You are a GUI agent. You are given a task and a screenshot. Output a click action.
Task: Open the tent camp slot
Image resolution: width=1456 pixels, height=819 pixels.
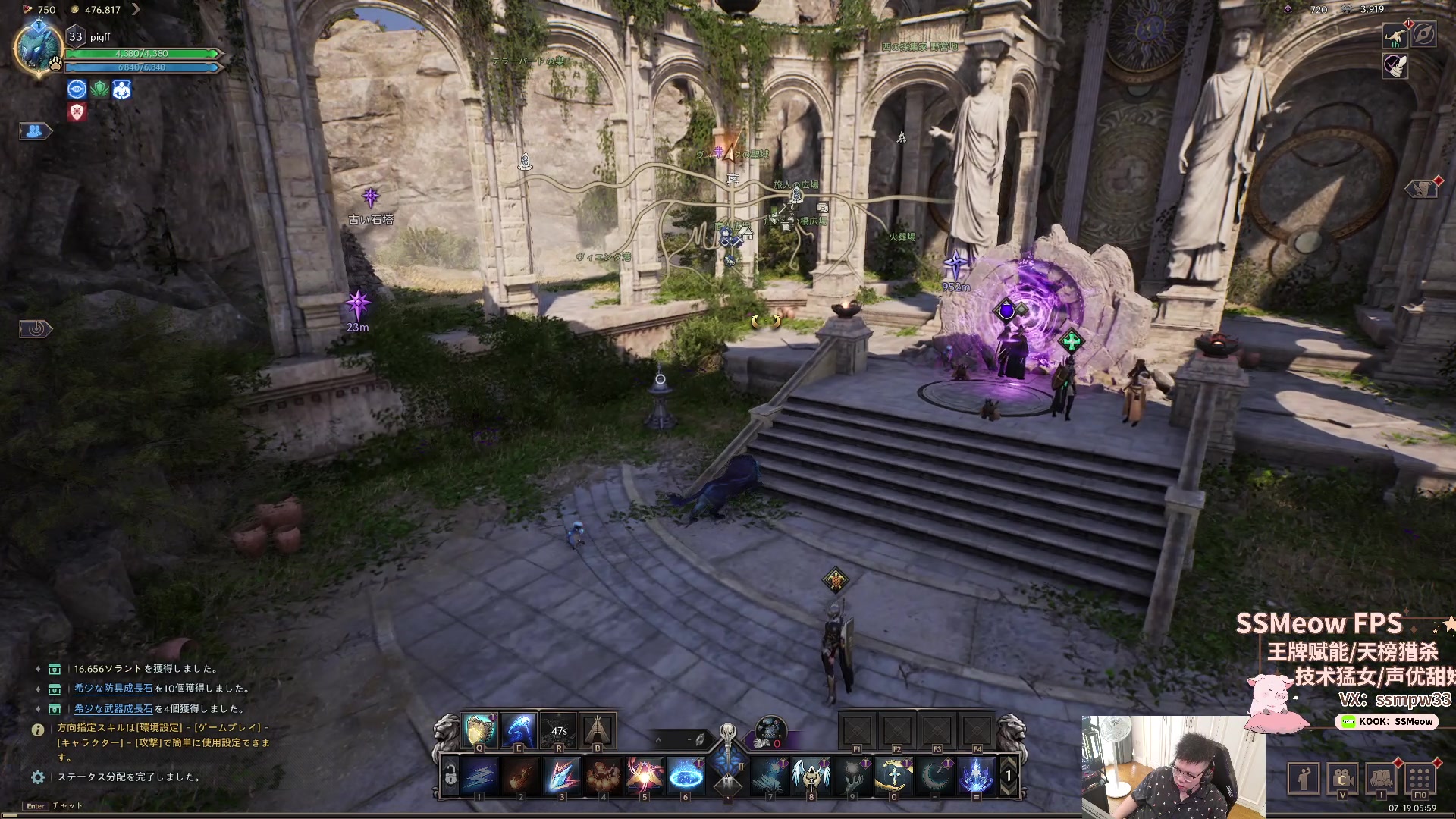(598, 730)
